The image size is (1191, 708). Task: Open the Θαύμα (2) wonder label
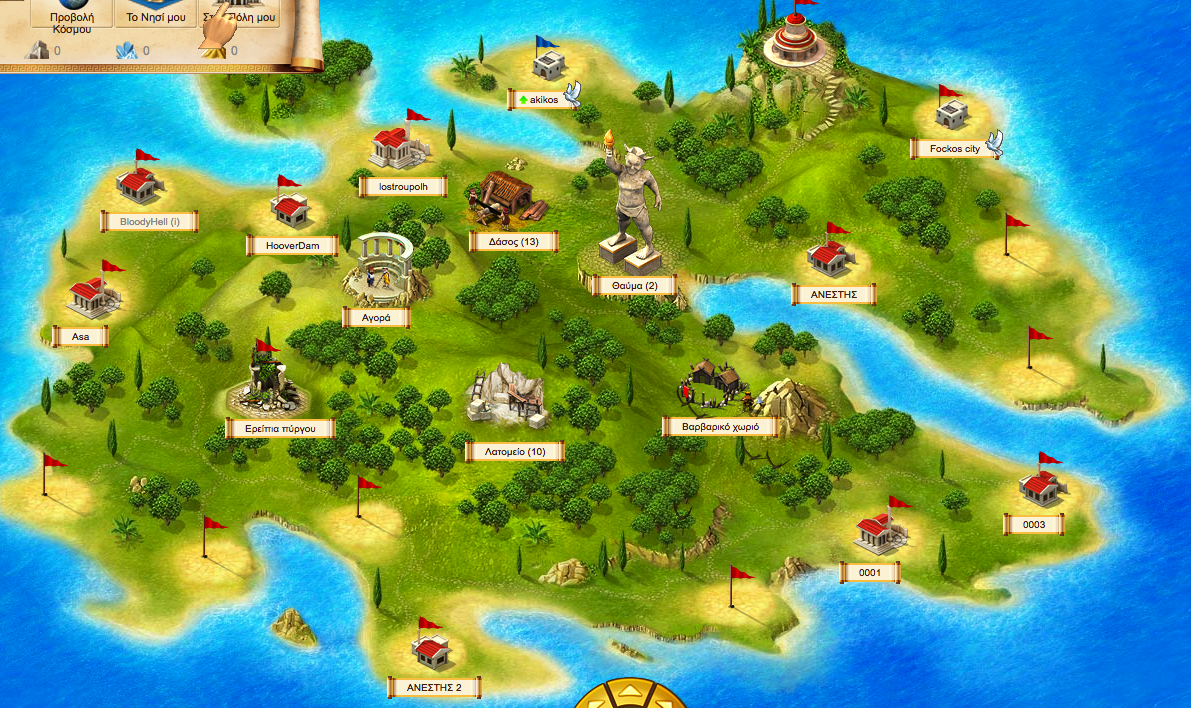point(634,286)
